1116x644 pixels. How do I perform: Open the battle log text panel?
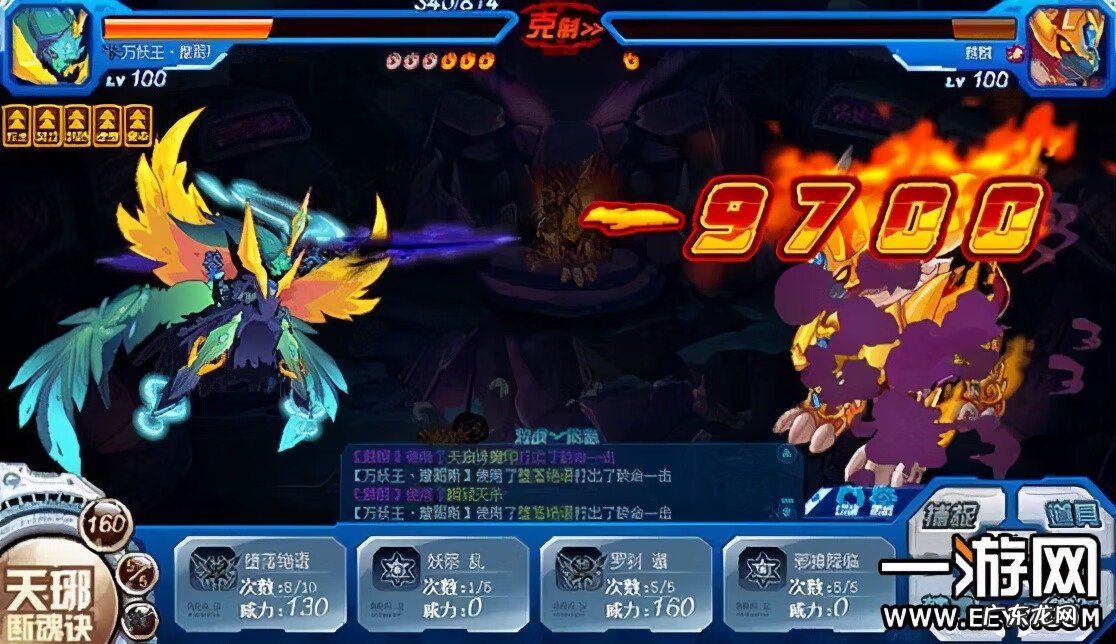[x=570, y=482]
